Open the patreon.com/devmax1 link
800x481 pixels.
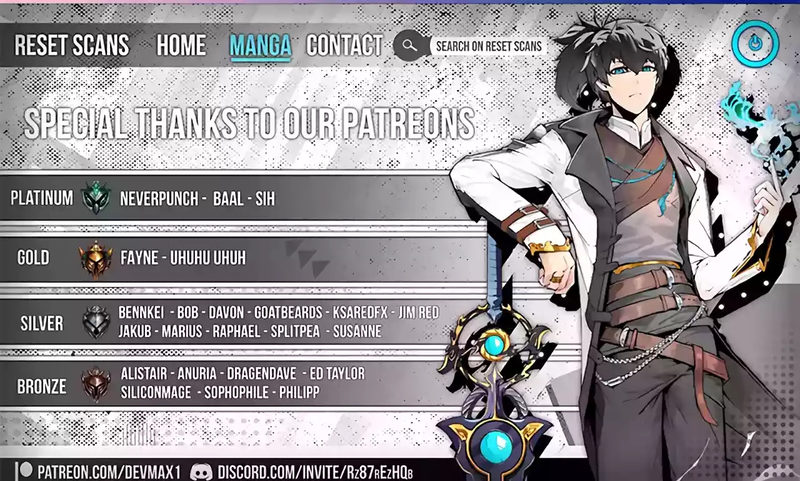101,471
